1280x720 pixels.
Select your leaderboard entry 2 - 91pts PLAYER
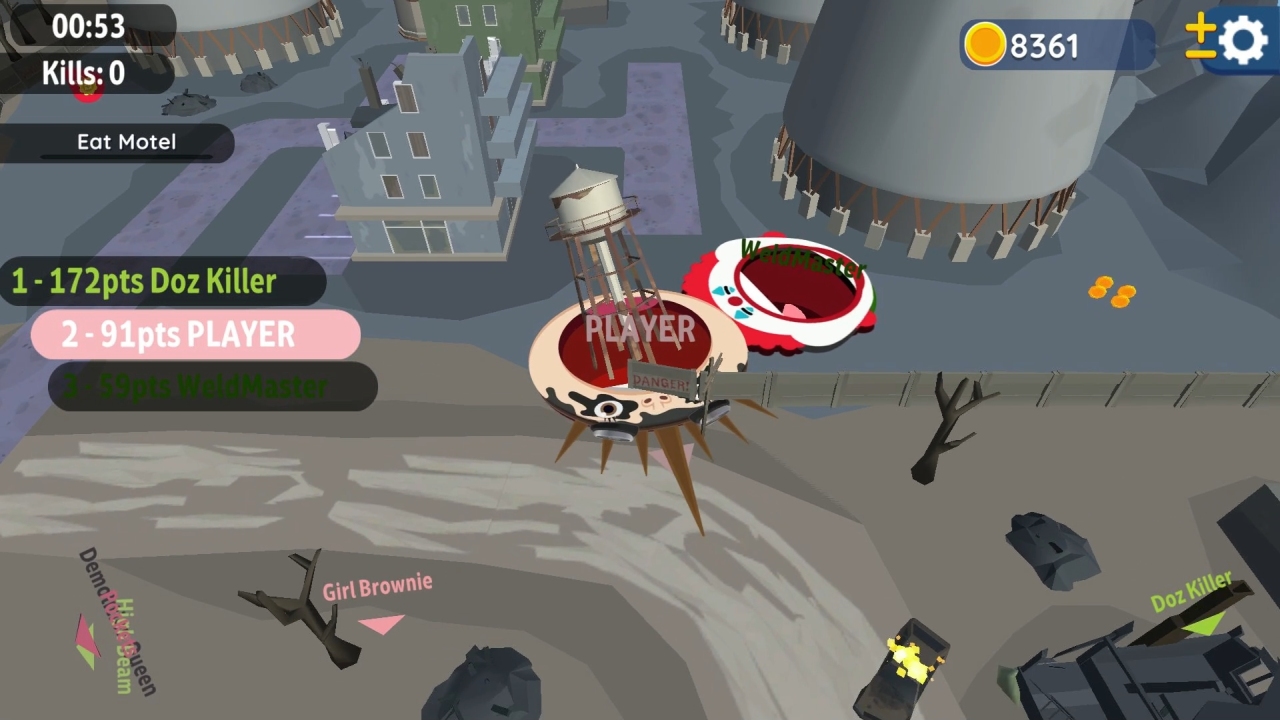pos(195,334)
